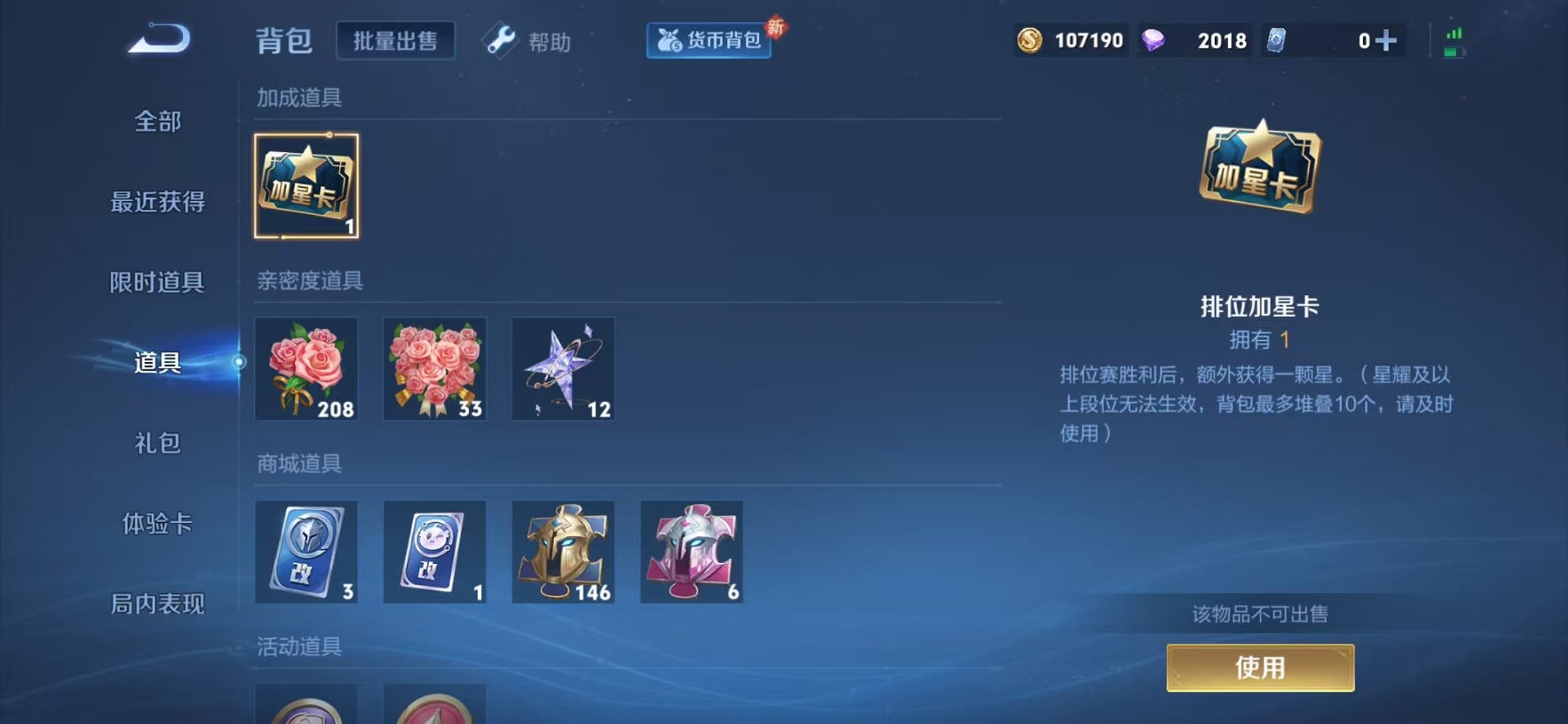
Task: Click the crystal star intimacy item
Action: [563, 369]
